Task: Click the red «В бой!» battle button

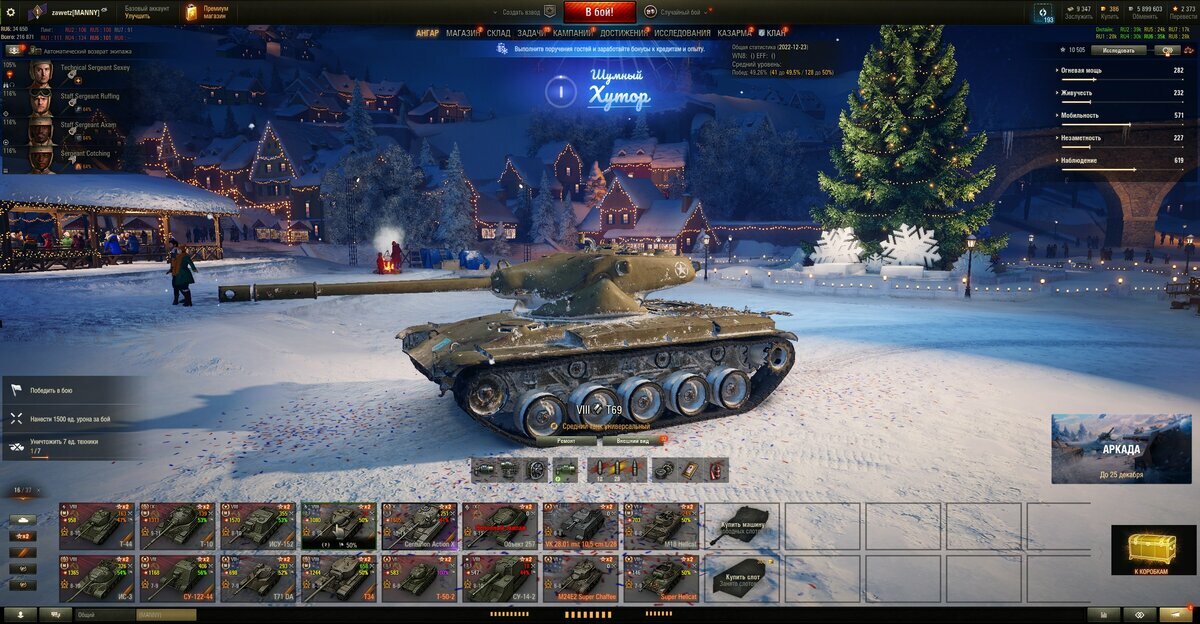Action: [x=600, y=12]
